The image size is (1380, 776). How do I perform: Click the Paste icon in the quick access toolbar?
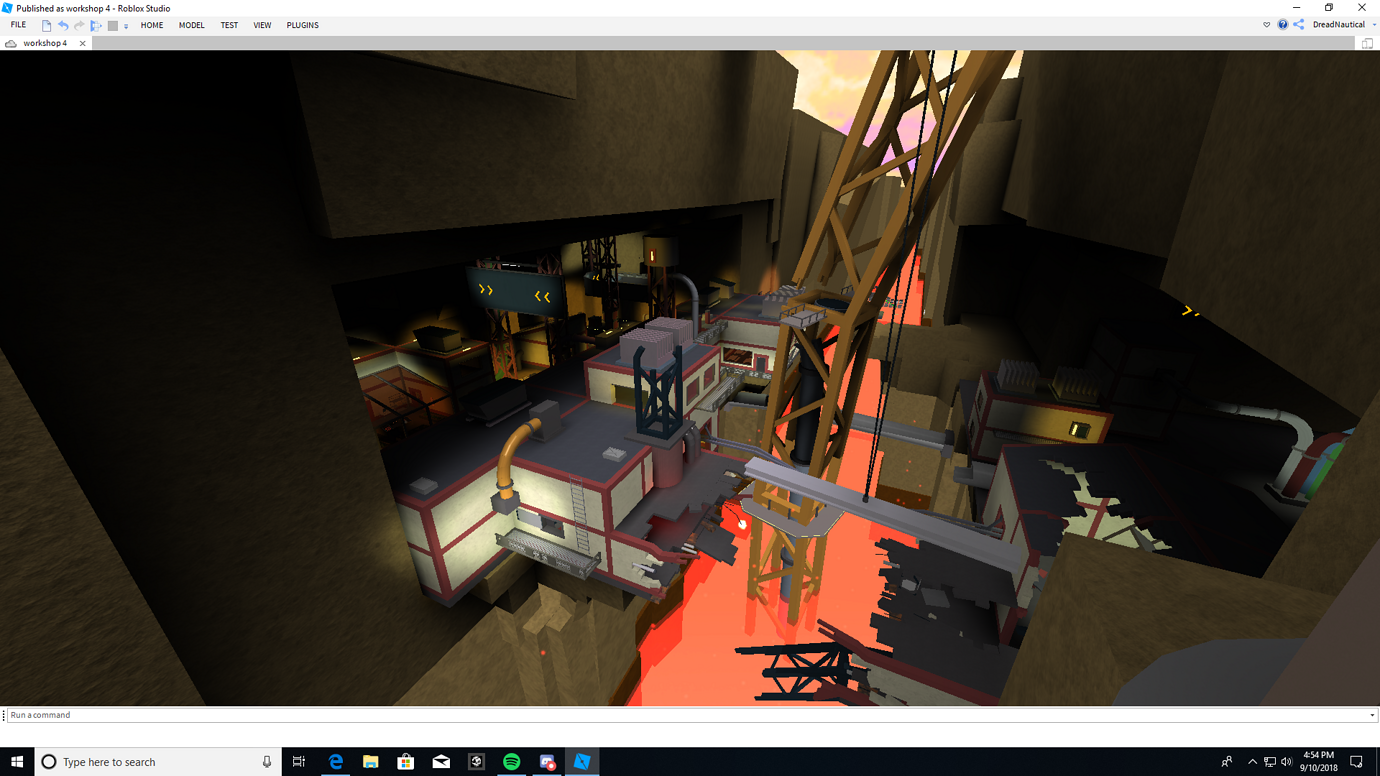[x=96, y=24]
